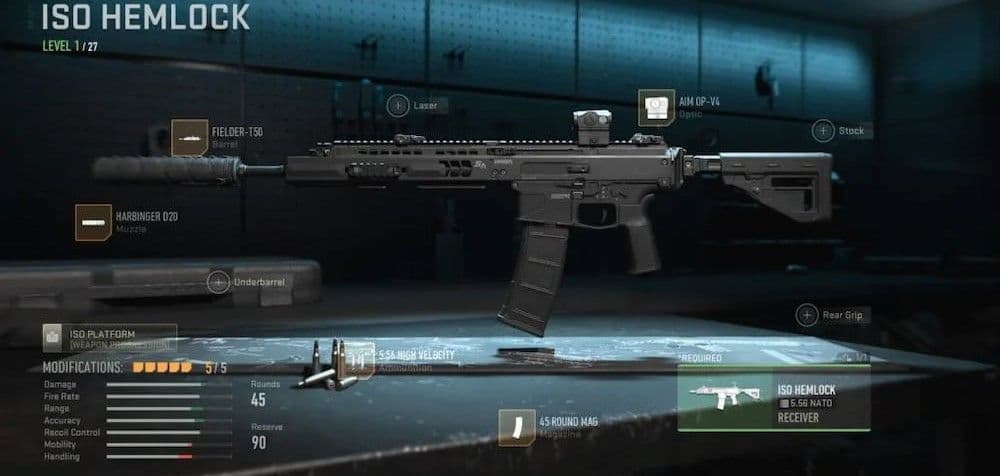Screen dimensions: 1000x476
Task: Open the ISO Platform weapon progression
Action: pyautogui.click(x=109, y=338)
